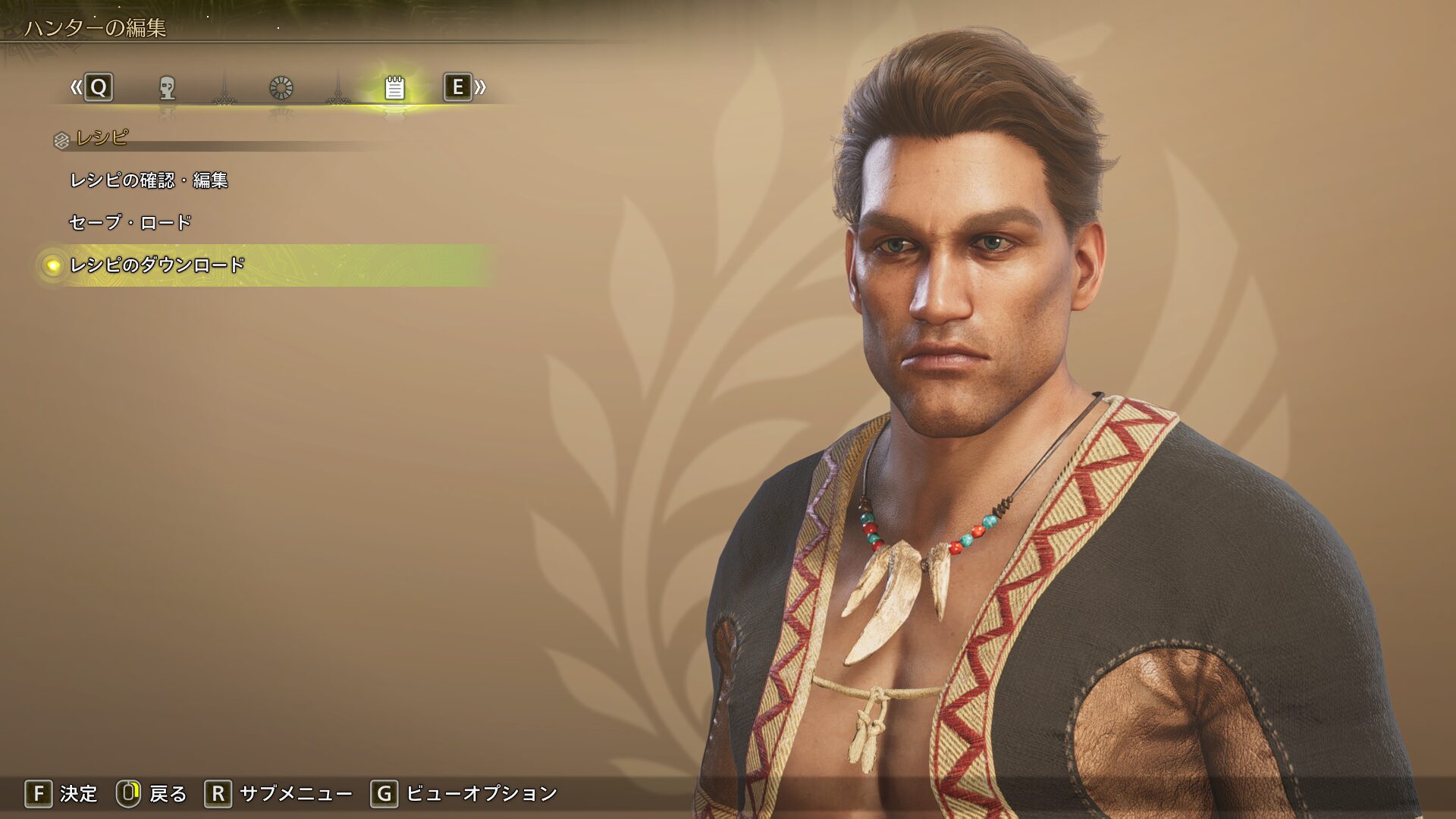Image resolution: width=1456 pixels, height=819 pixels.
Task: Choose レシピのダウンロード entry
Action: 157,265
